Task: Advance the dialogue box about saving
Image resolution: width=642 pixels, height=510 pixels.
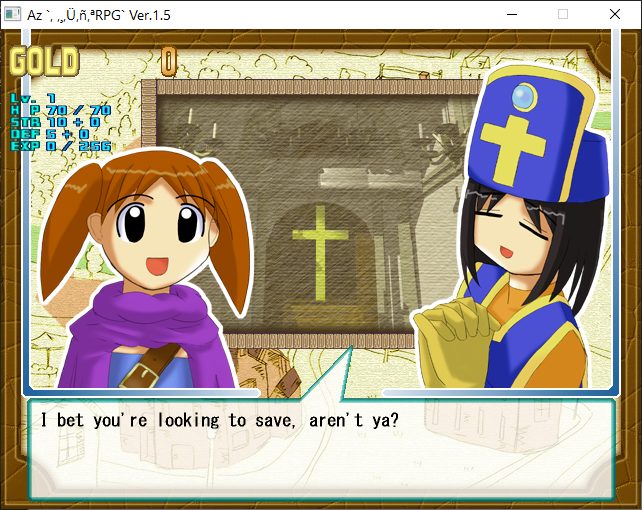Action: pyautogui.click(x=320, y=450)
